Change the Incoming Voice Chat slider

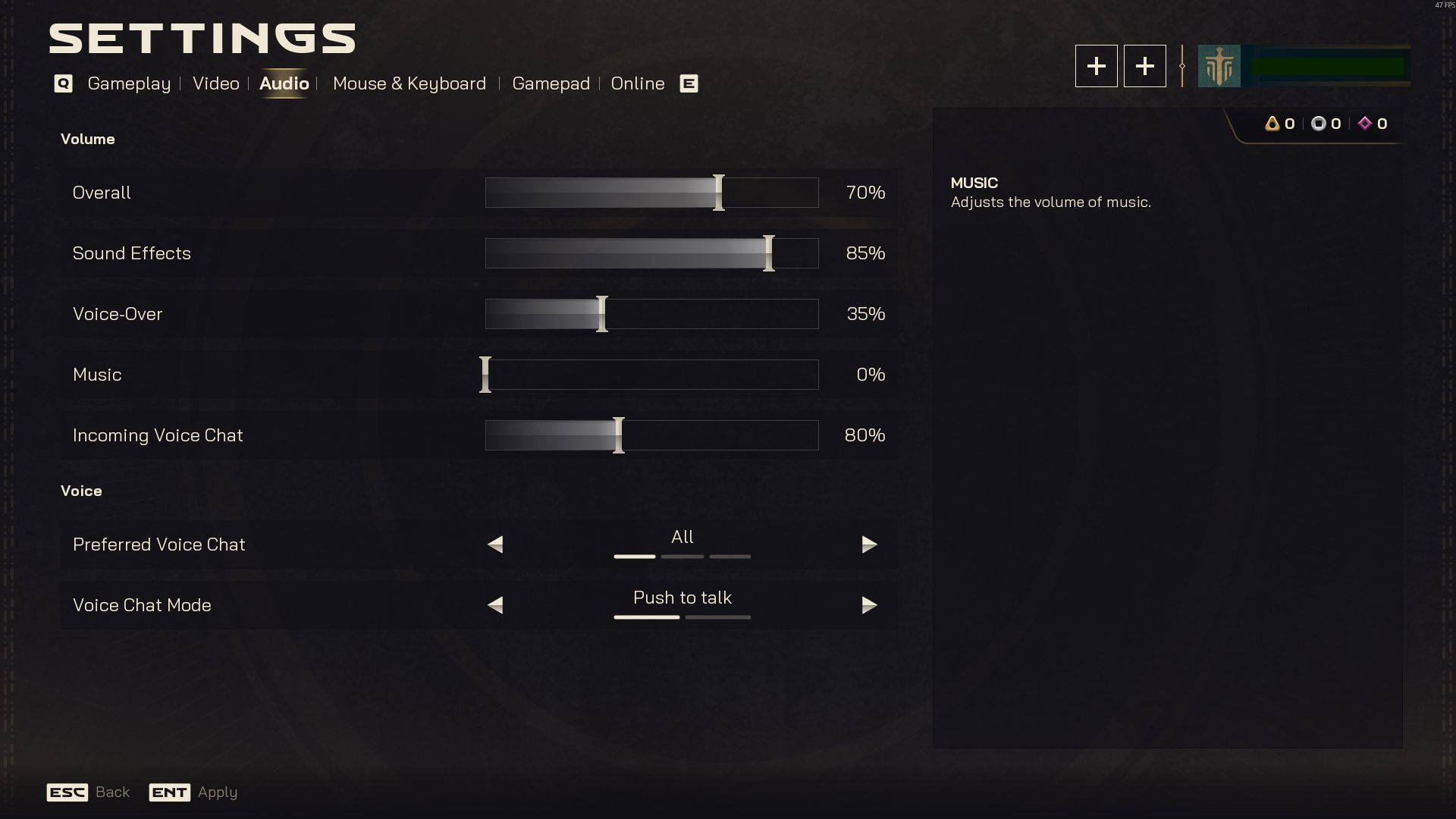pos(651,435)
